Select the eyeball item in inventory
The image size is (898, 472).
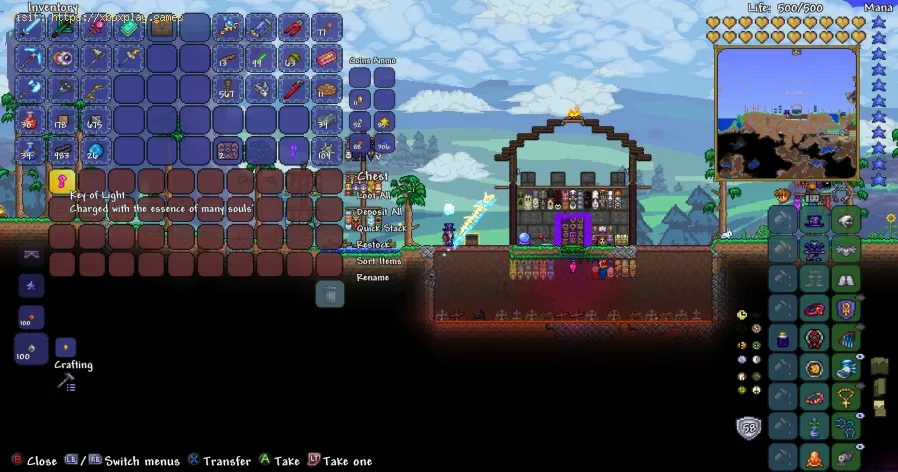tap(62, 58)
